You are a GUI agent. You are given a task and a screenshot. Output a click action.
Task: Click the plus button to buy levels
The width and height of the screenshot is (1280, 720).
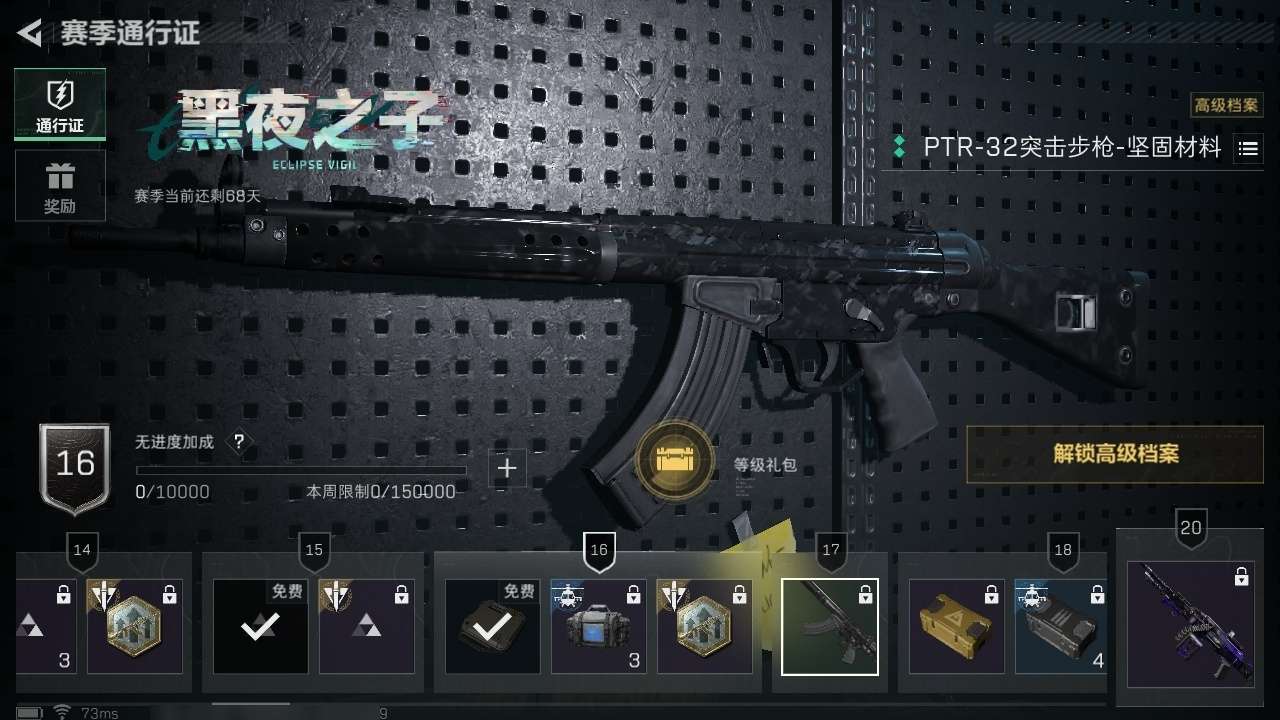pos(507,468)
